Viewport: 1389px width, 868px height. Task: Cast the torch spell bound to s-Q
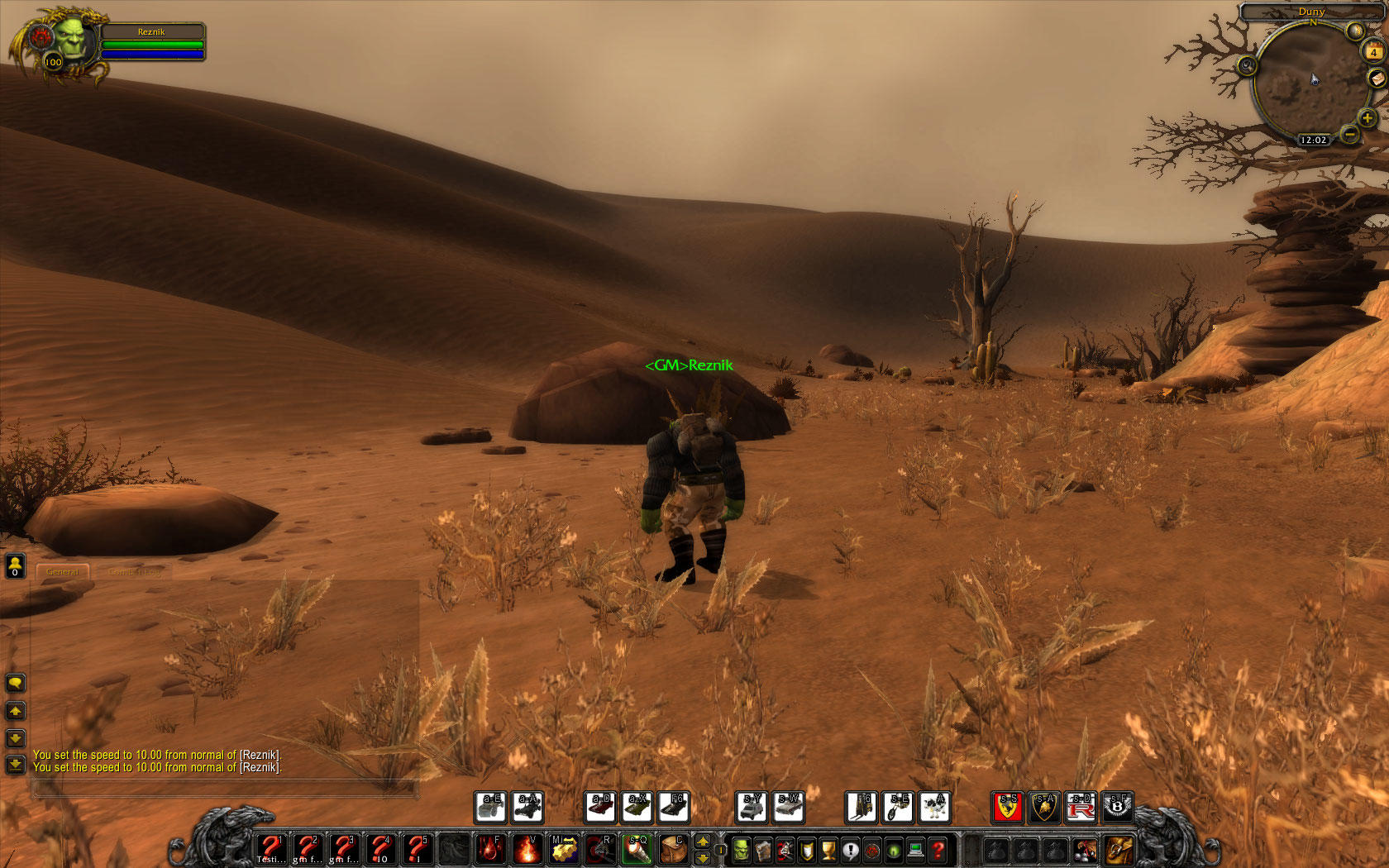coord(638,851)
